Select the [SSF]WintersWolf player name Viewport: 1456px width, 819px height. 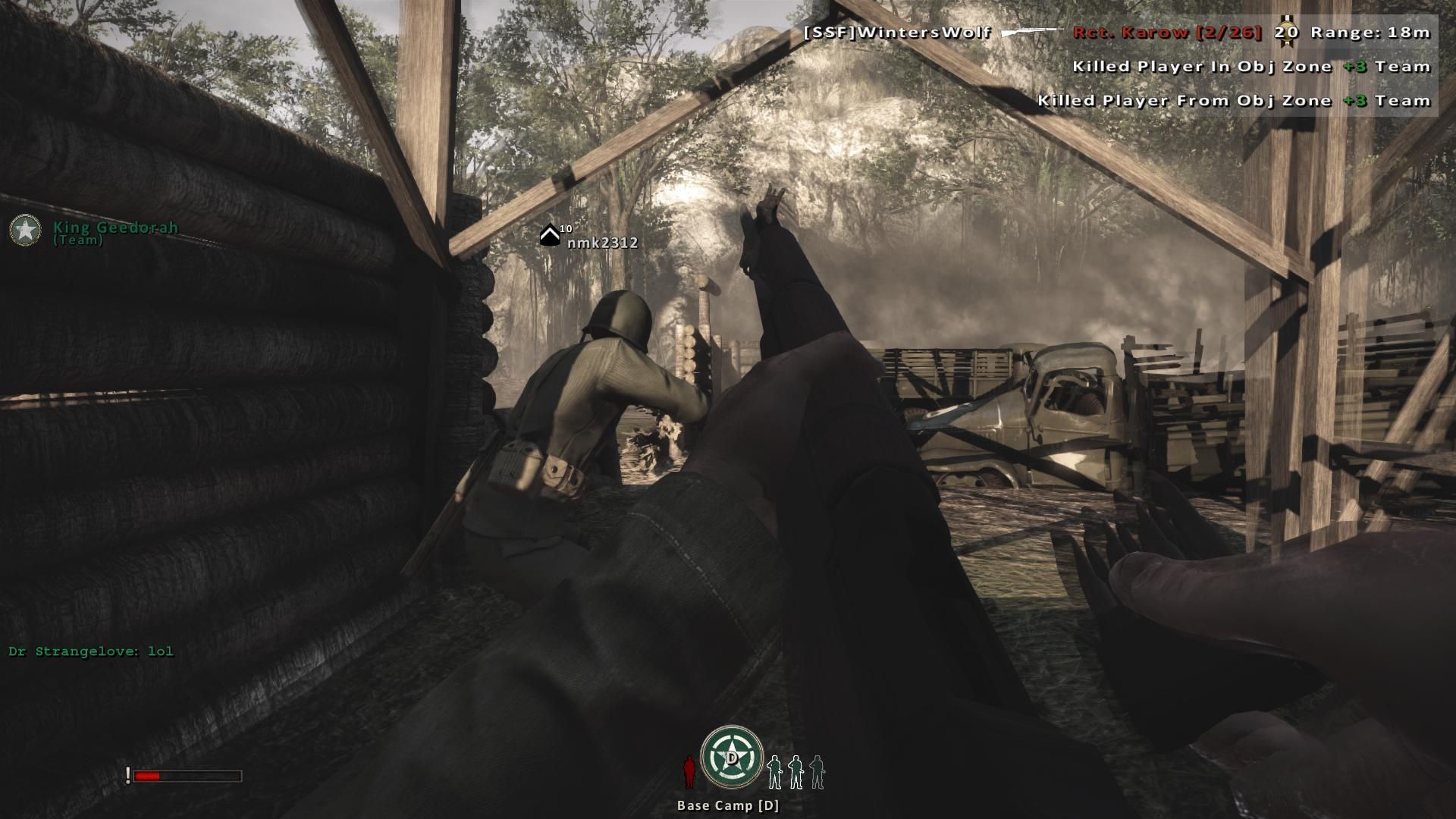897,33
